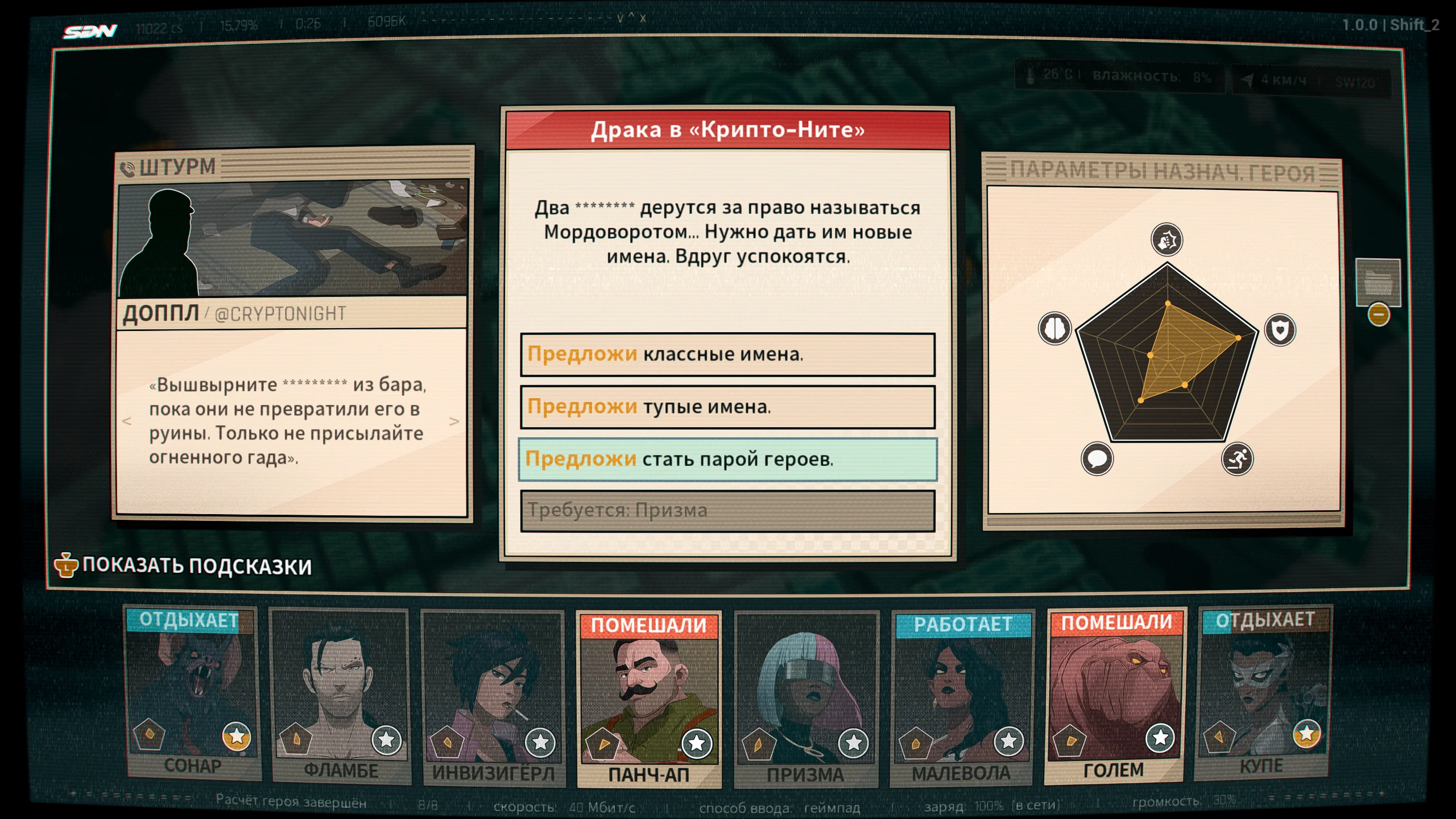Pick the reply proposing a hero duo
Screen dimensions: 1456x819
727,459
